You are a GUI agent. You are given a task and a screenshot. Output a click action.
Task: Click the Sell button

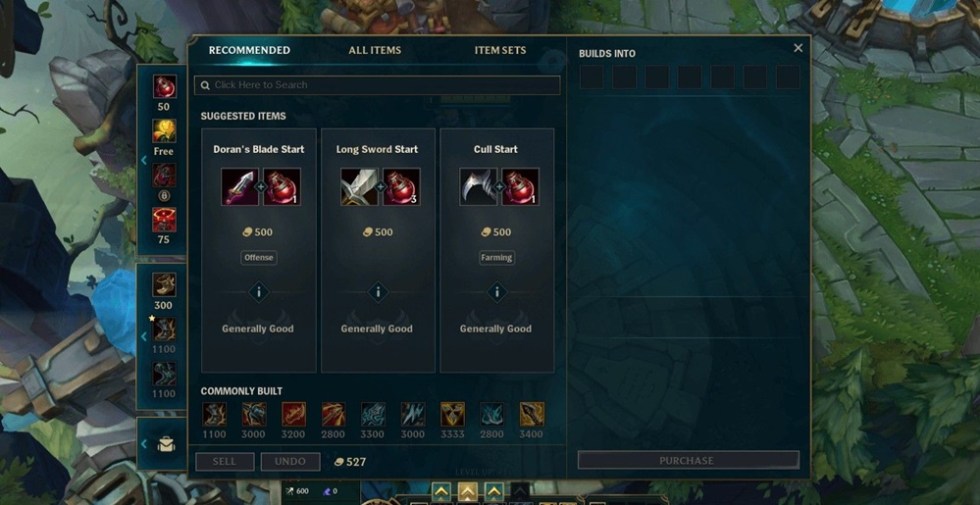pos(225,461)
